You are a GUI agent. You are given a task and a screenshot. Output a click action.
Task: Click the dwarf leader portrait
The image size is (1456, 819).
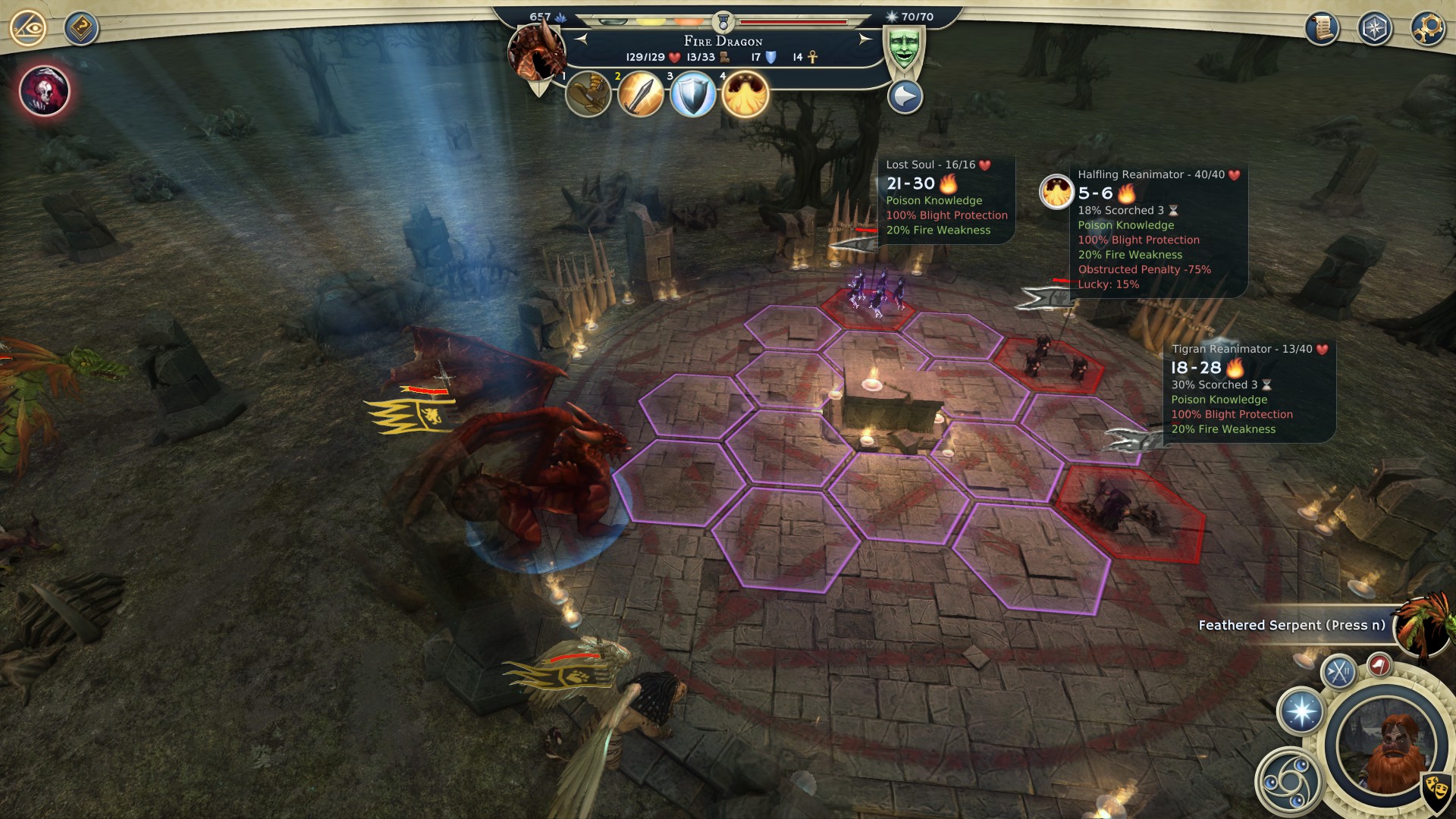[1388, 747]
